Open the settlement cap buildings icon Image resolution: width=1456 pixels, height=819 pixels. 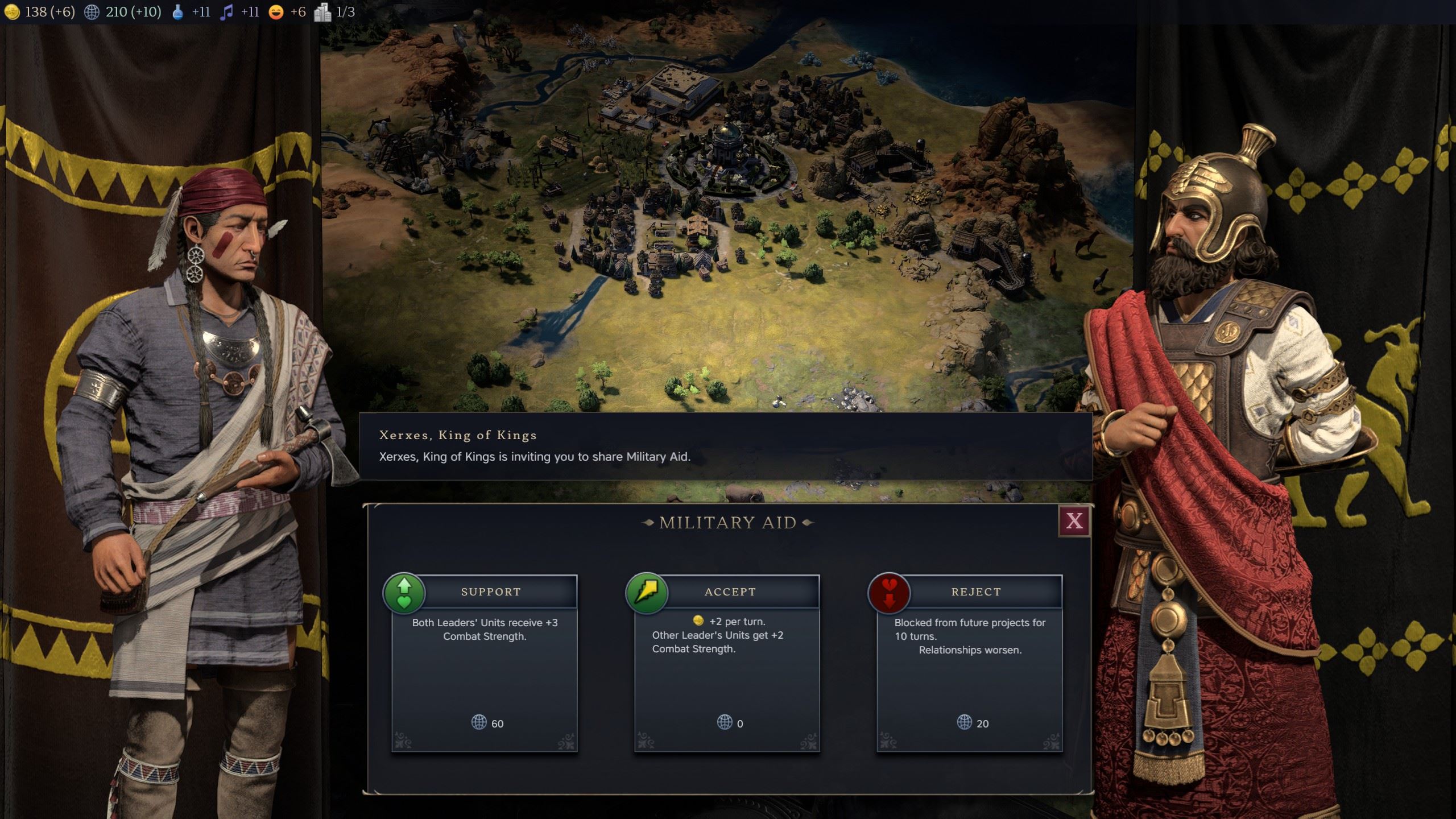point(322,12)
